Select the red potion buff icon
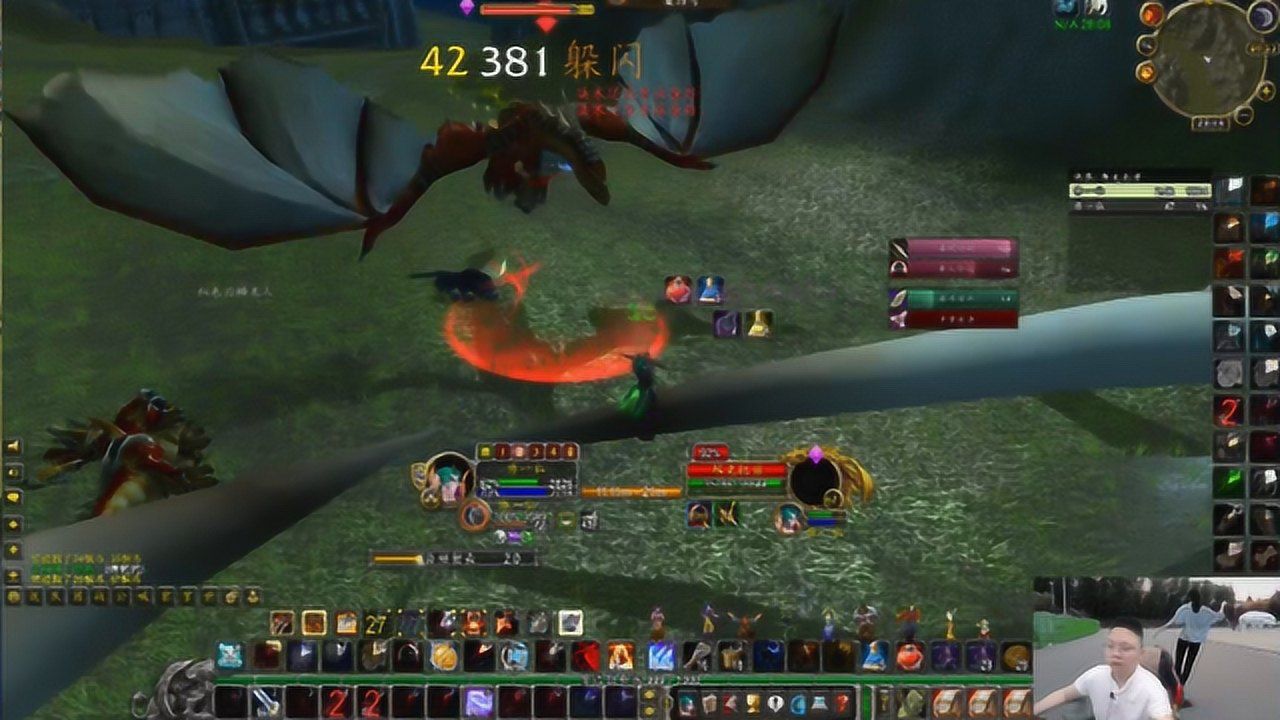 (678, 290)
